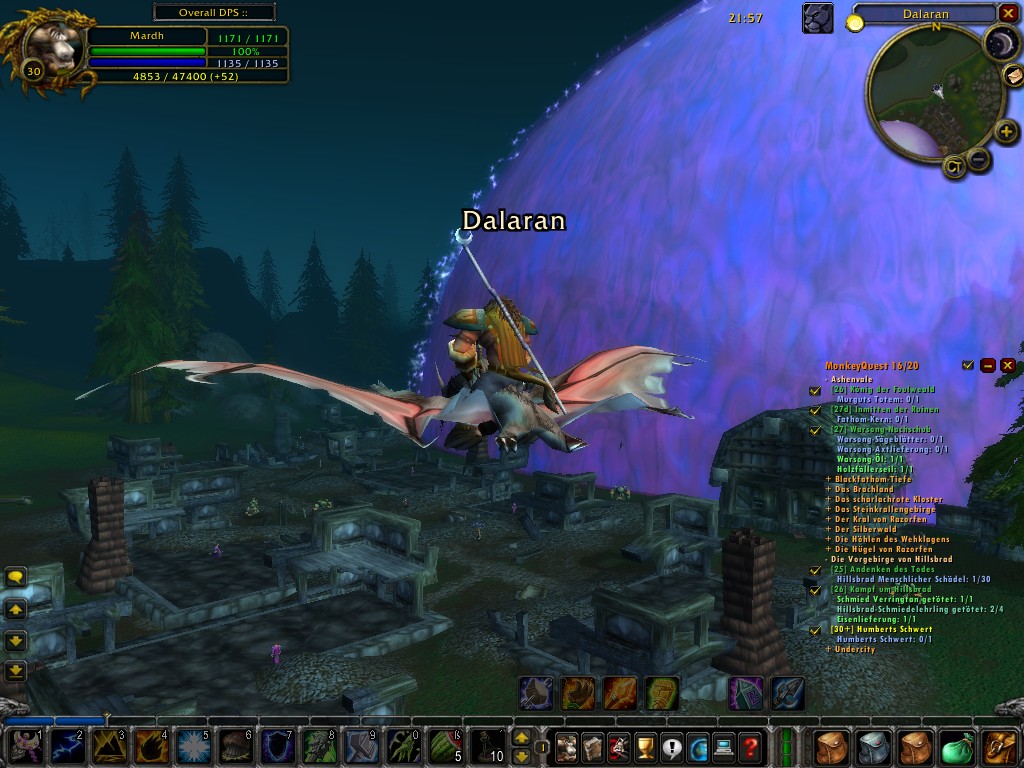This screenshot has width=1024, height=768.
Task: Zoom out the minimap with the minus button
Action: [980, 159]
